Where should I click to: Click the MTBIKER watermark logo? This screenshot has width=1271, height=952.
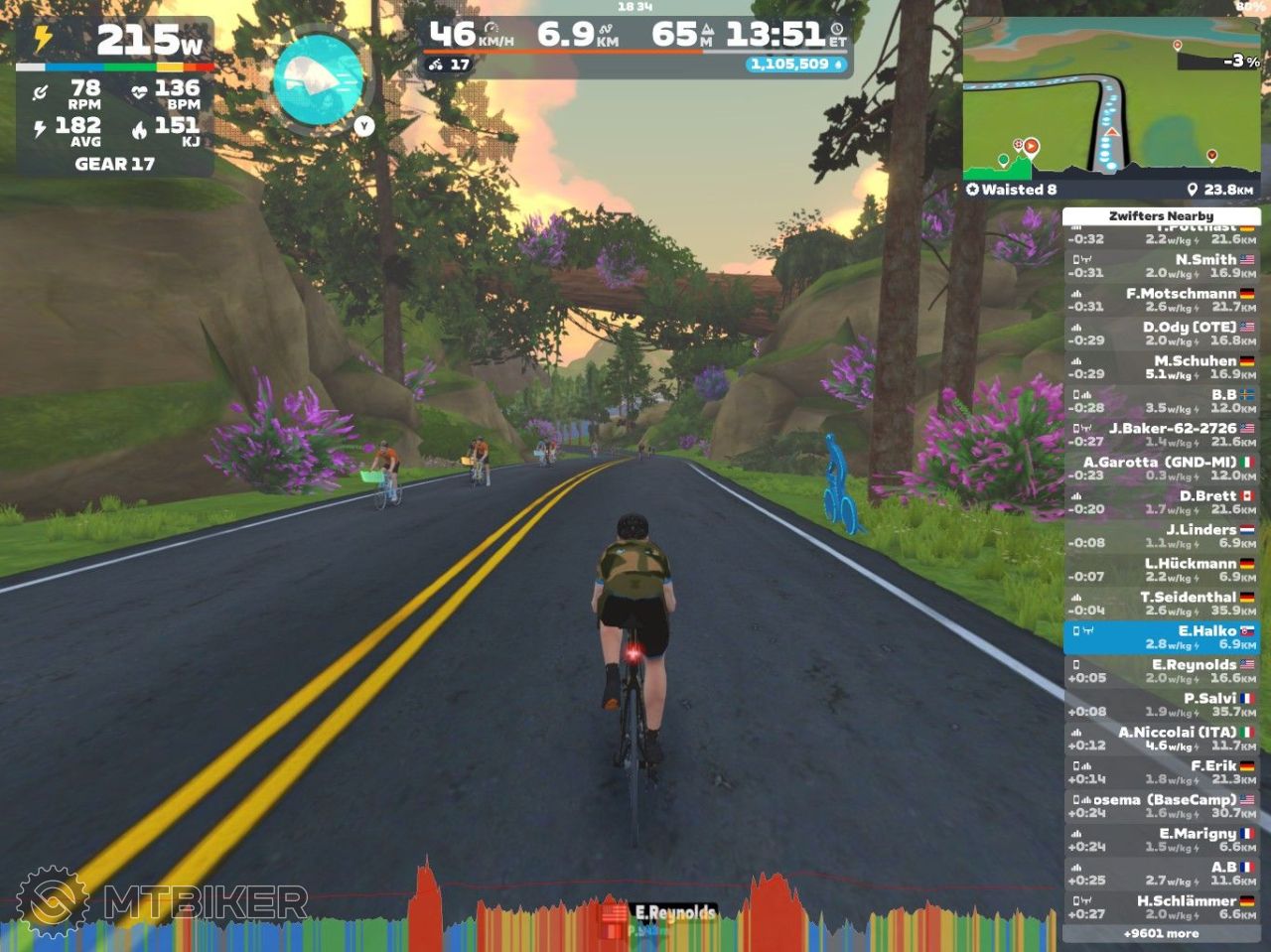(164, 901)
